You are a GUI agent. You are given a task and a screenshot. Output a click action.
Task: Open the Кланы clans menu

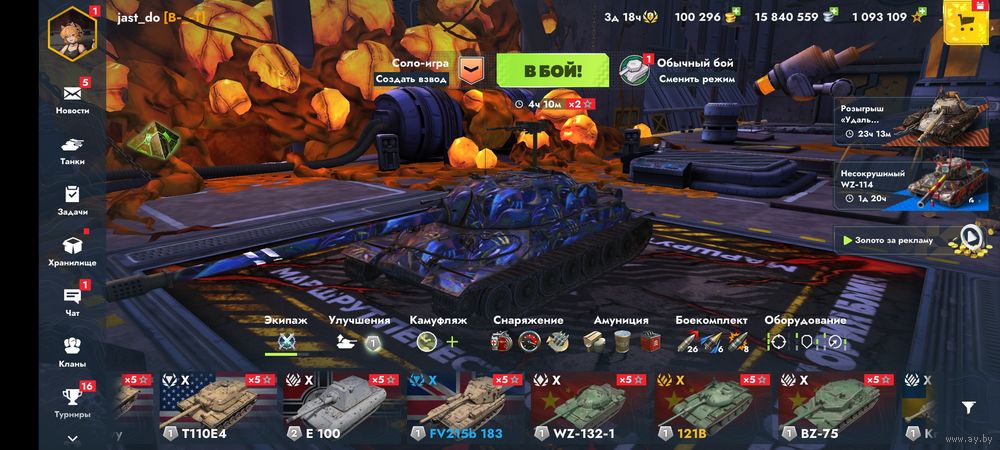pyautogui.click(x=72, y=350)
